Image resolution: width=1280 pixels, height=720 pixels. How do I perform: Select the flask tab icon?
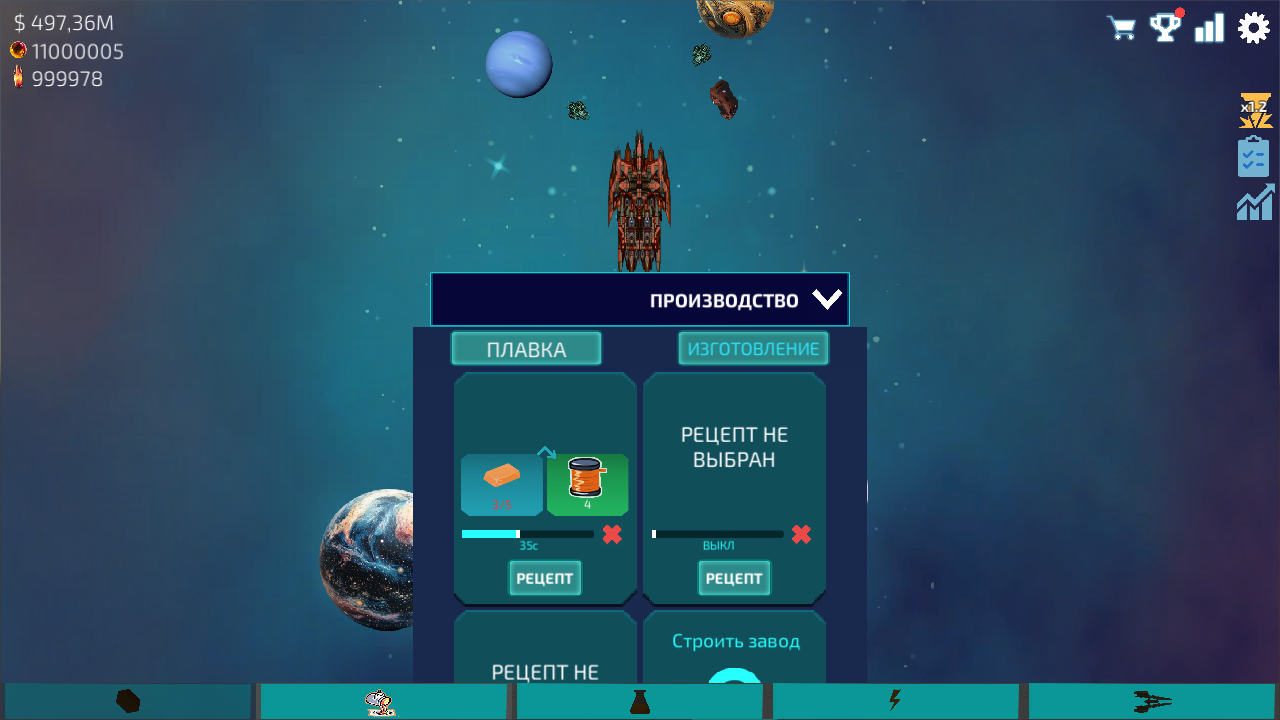(639, 700)
